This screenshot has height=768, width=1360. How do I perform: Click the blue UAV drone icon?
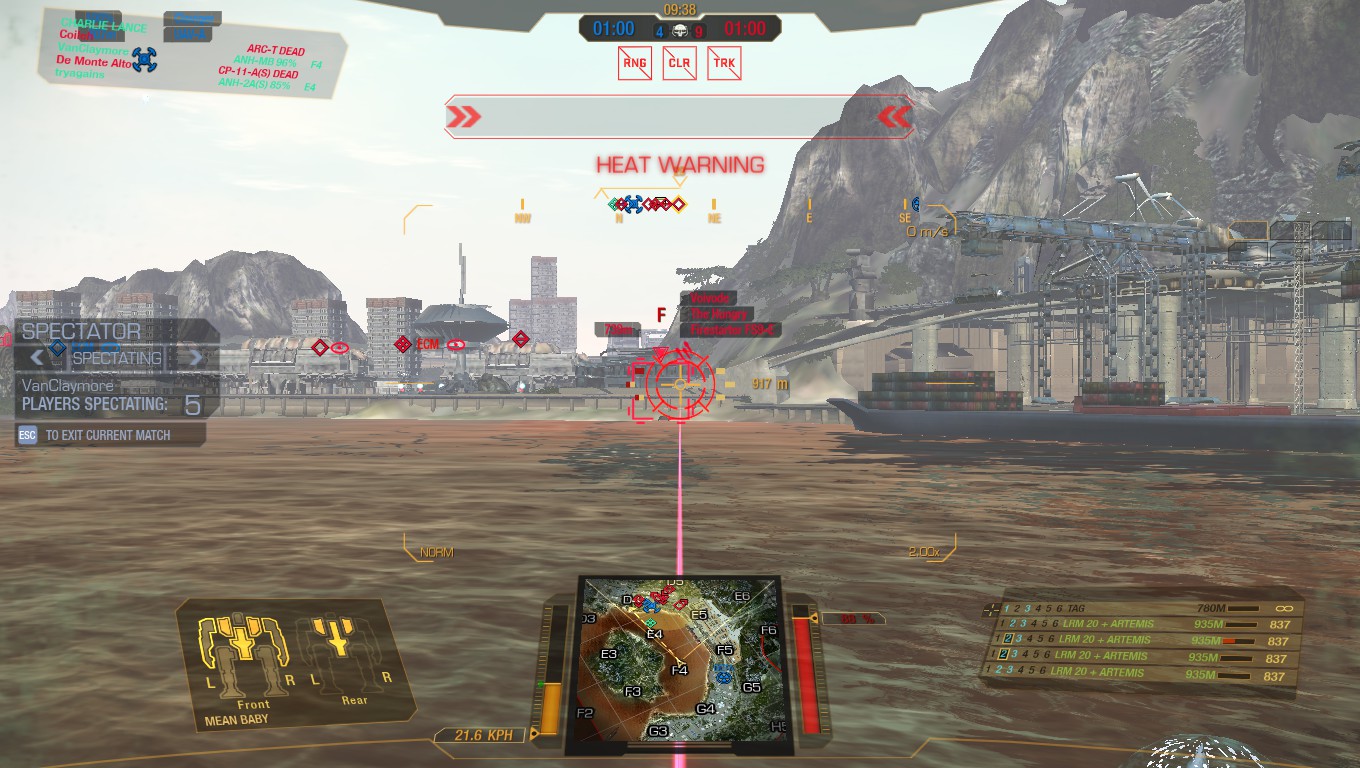click(x=145, y=60)
